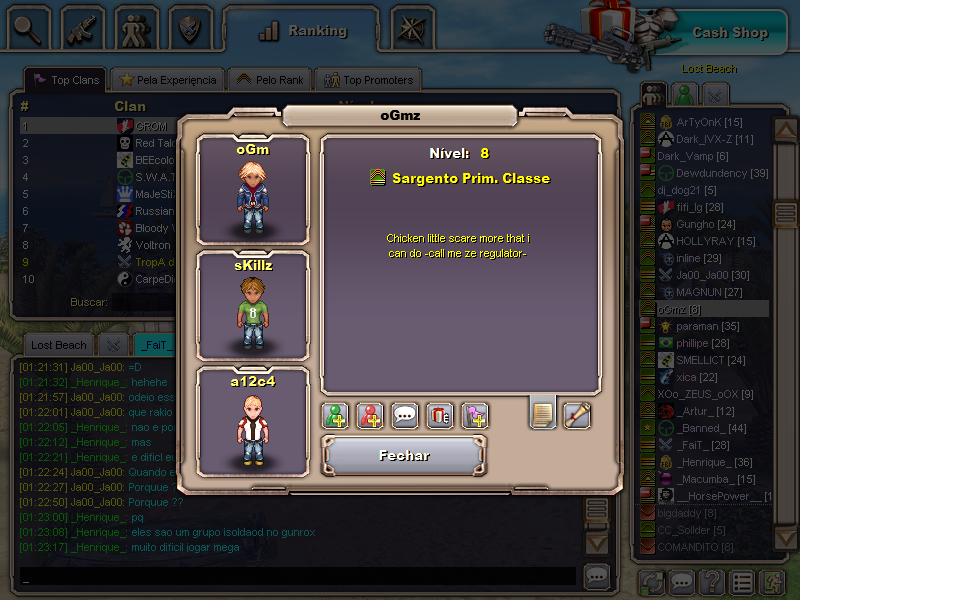The image size is (953, 612).
Task: Click the red person with plus icon
Action: [x=370, y=415]
